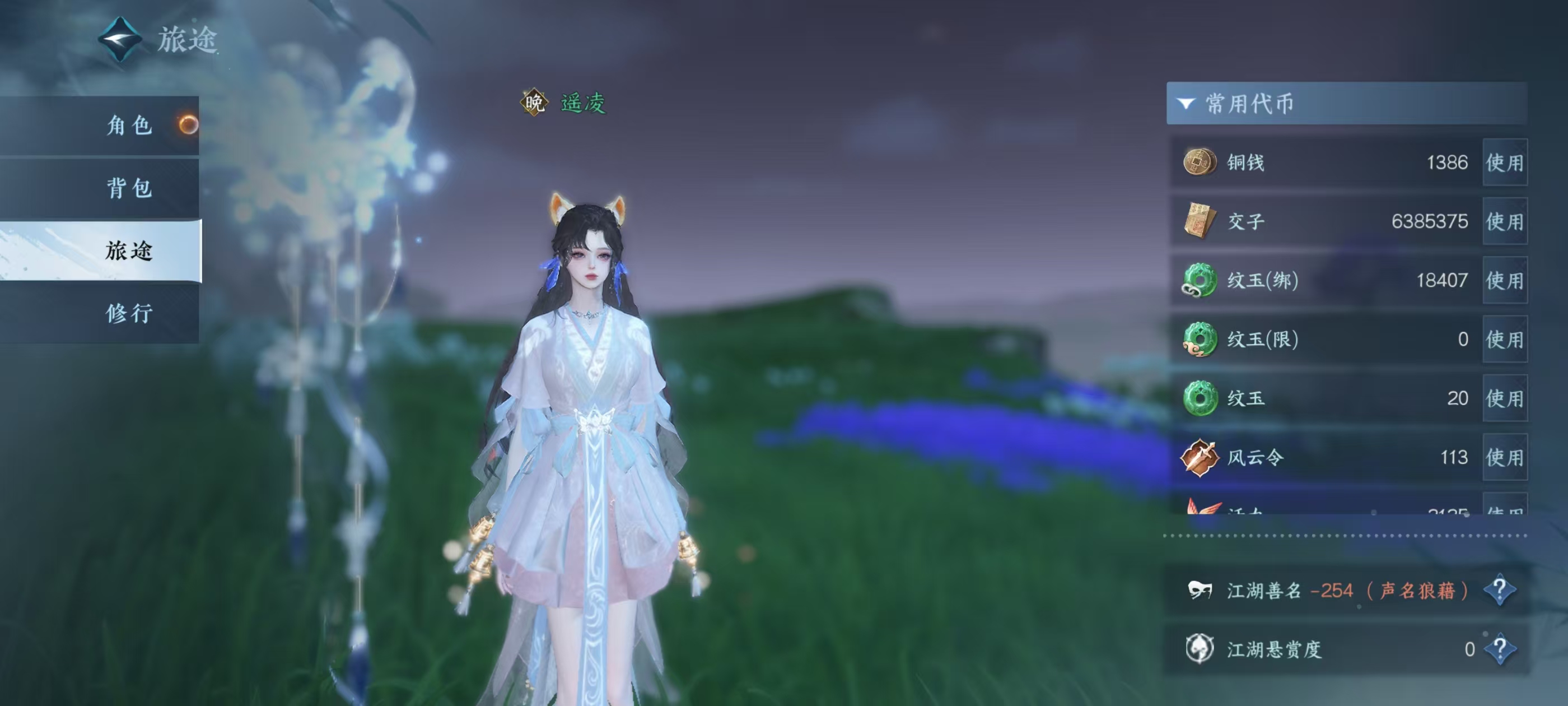Use 铜钱 currency
This screenshot has height=706, width=1568.
pyautogui.click(x=1504, y=162)
